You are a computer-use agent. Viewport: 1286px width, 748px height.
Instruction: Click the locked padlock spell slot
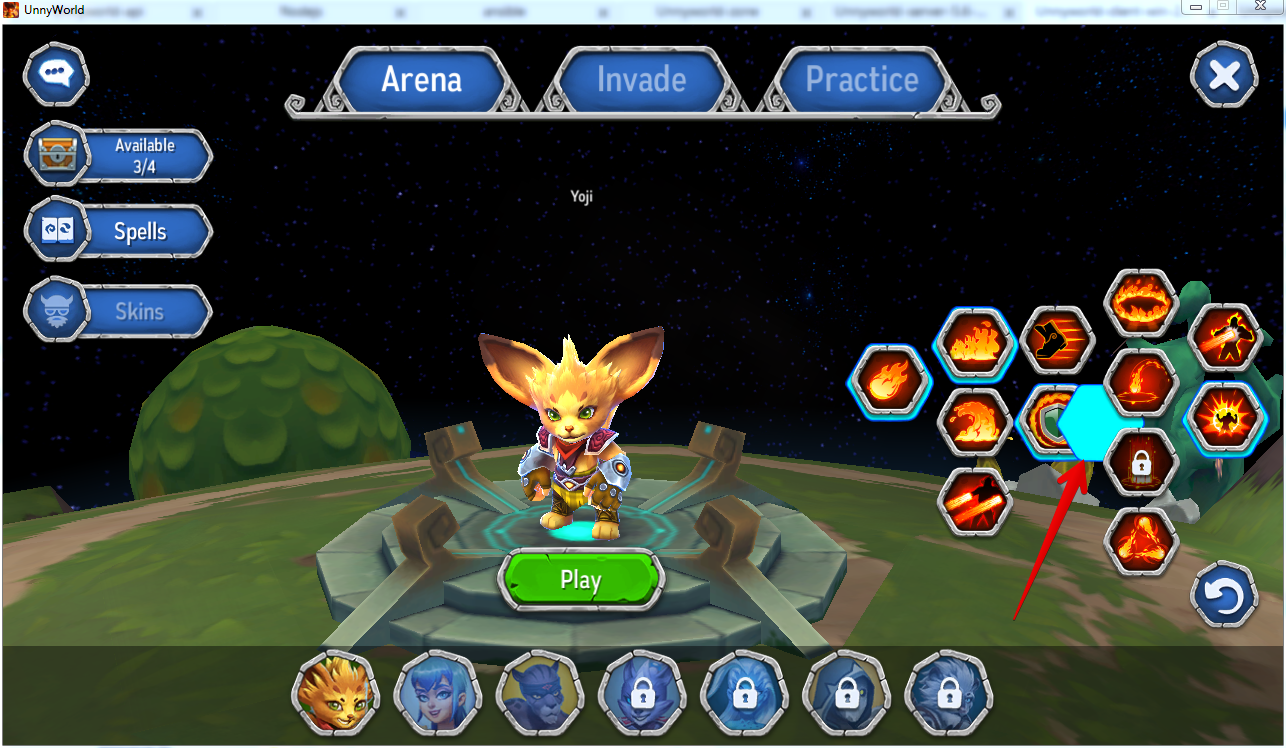[1141, 463]
